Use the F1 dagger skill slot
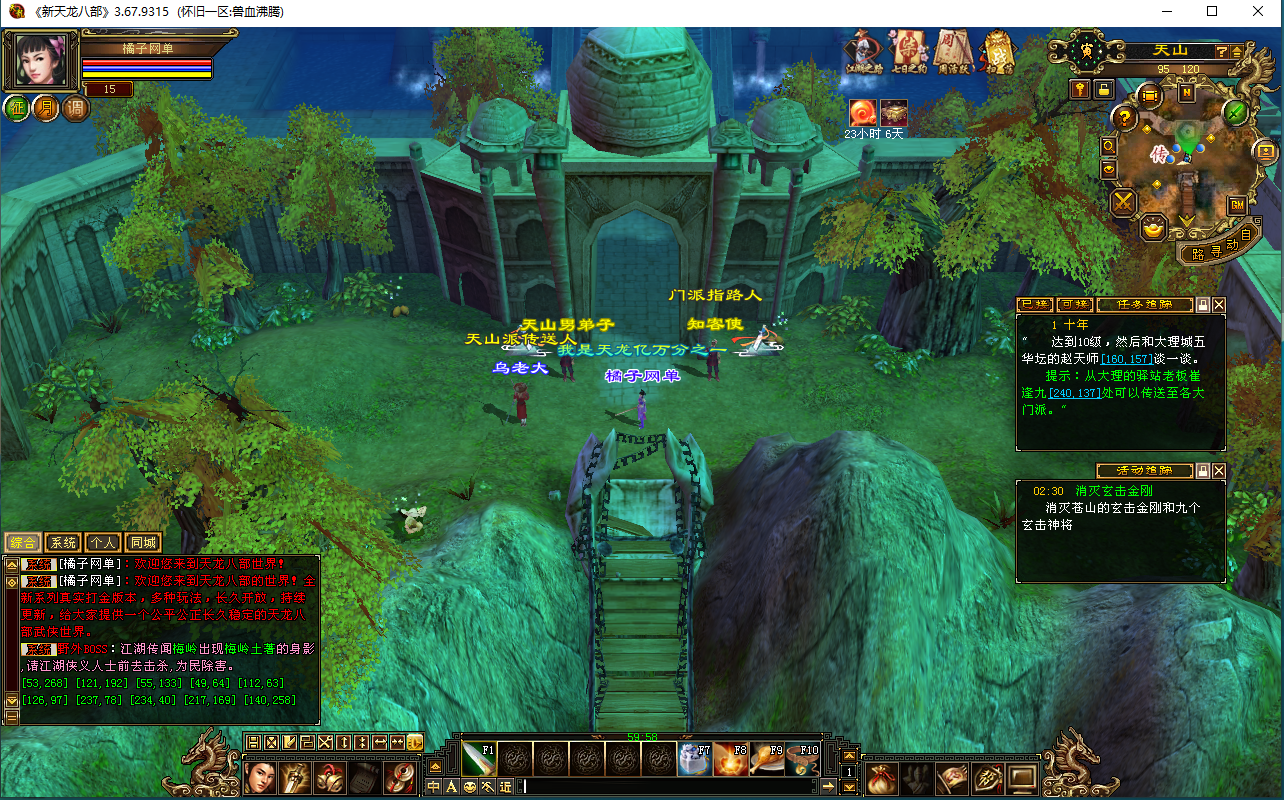 click(479, 759)
